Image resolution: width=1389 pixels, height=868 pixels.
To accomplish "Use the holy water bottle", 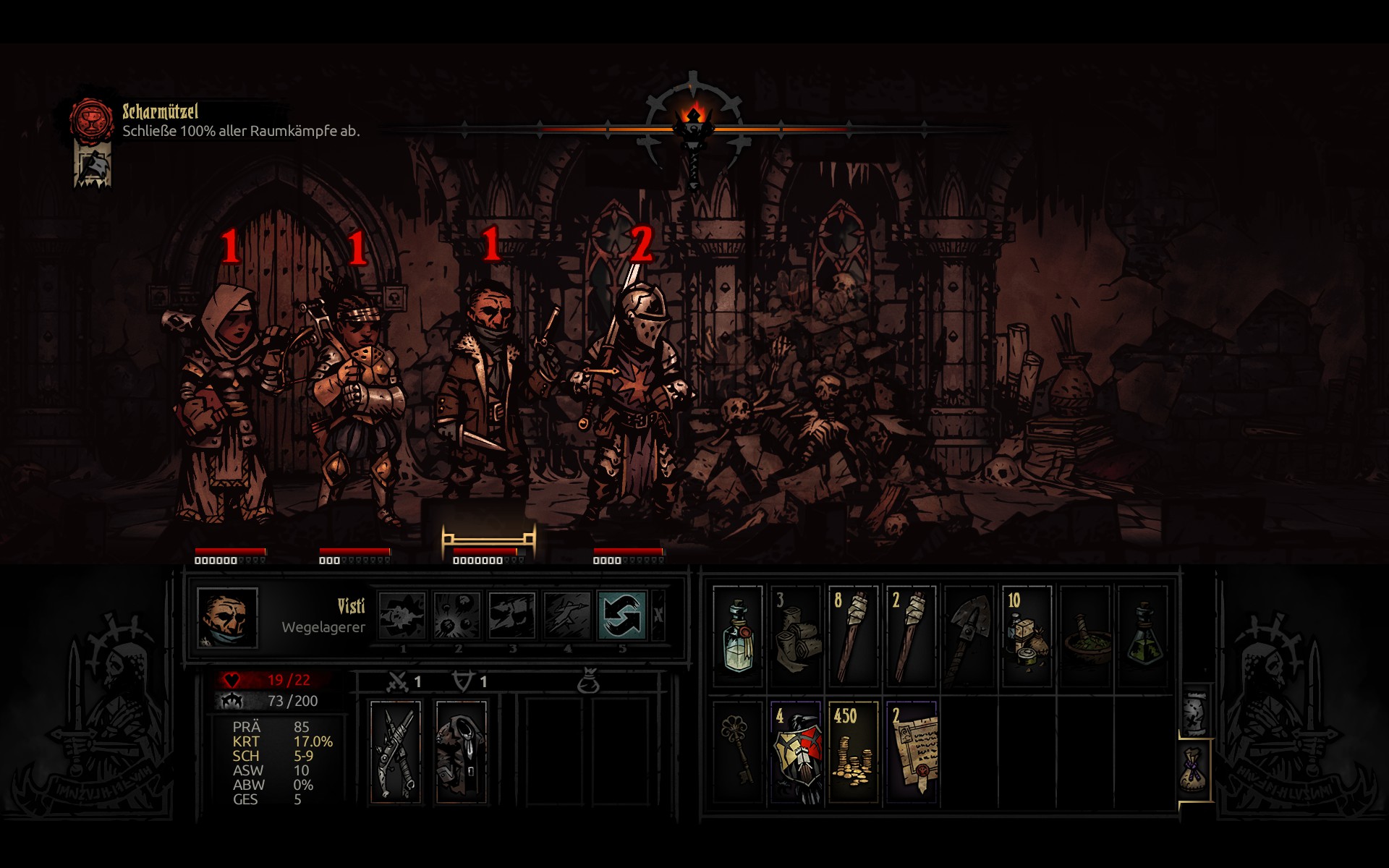I will click(x=738, y=636).
